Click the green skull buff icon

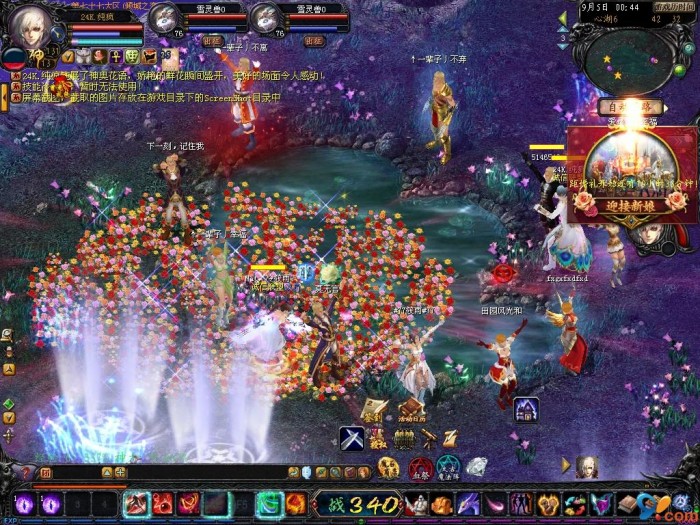pyautogui.click(x=132, y=56)
